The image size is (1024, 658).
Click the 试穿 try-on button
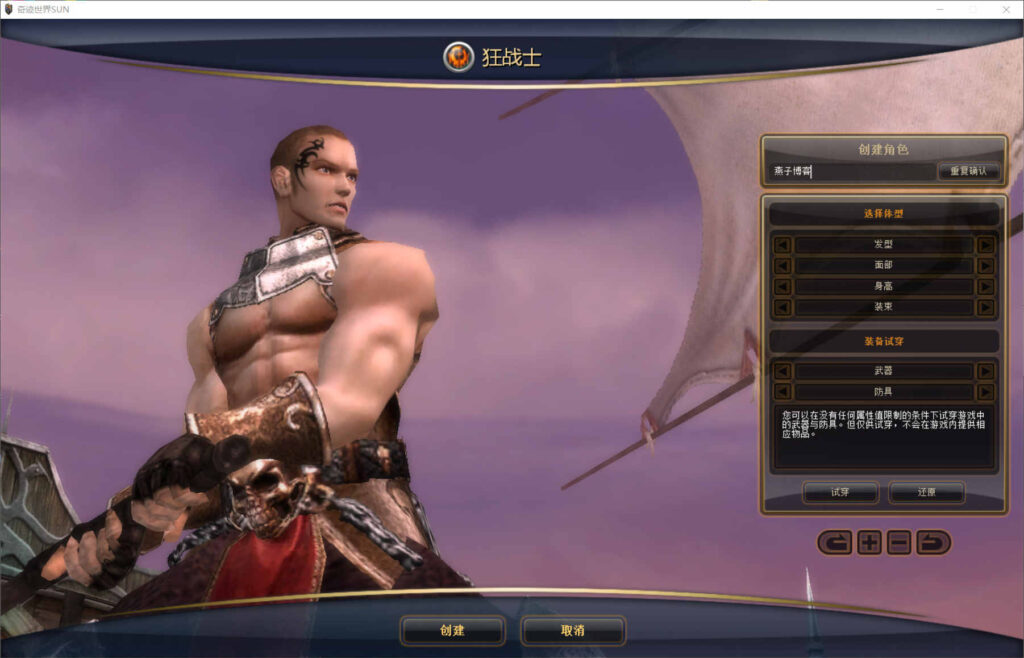point(840,493)
